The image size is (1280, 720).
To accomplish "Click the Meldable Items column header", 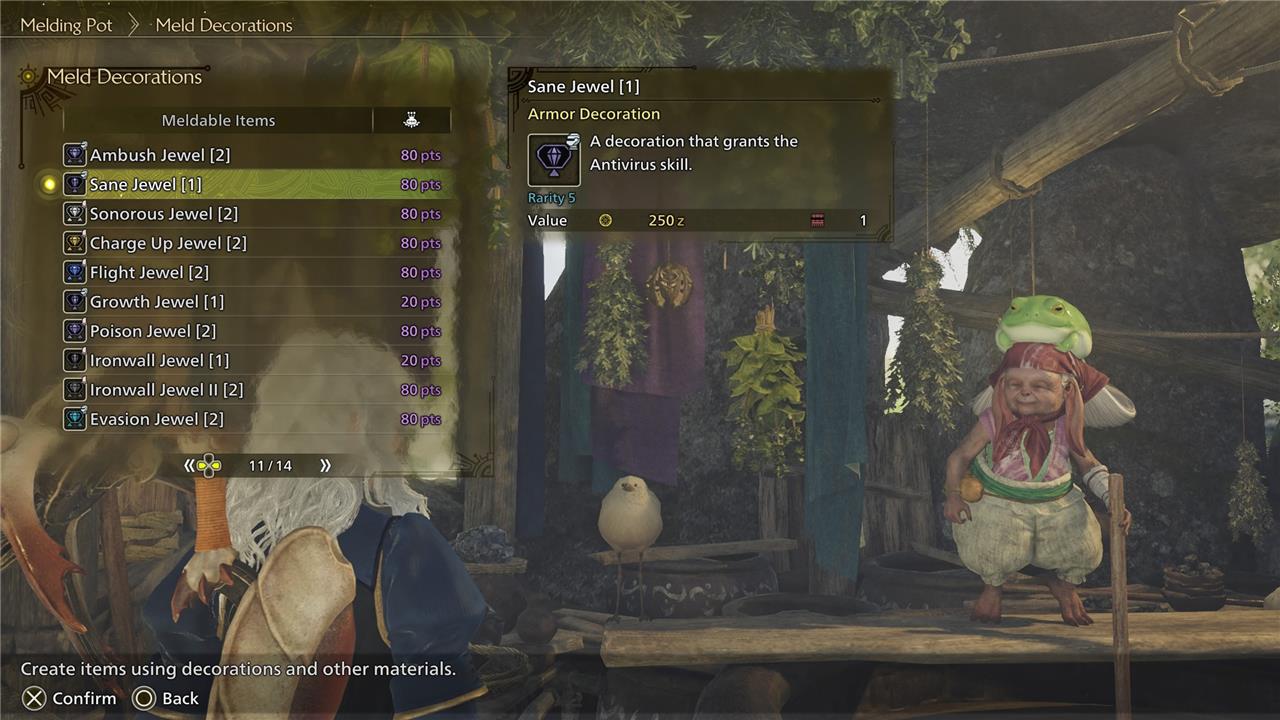I will click(218, 120).
